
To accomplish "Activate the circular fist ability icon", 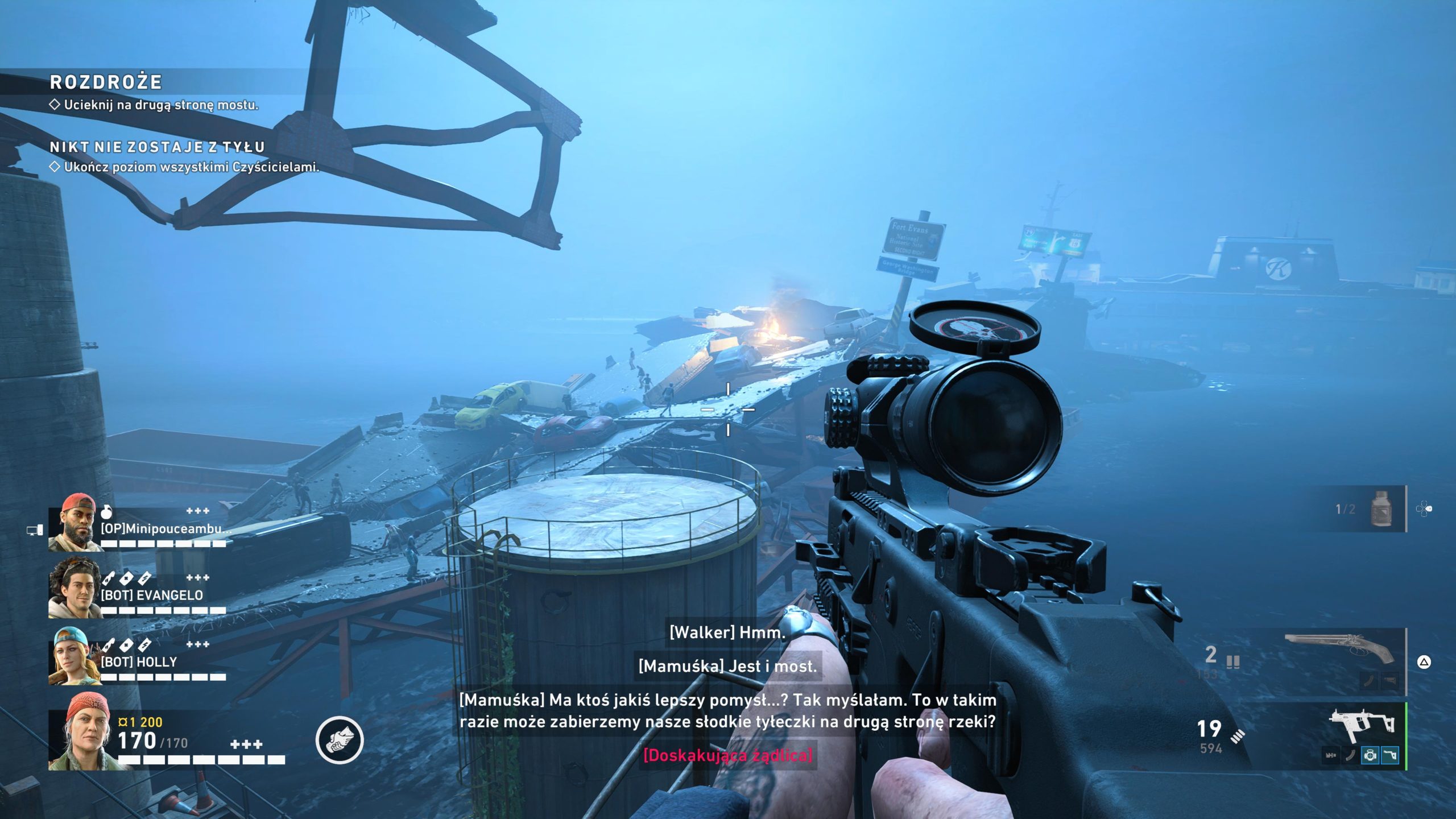I will click(340, 739).
